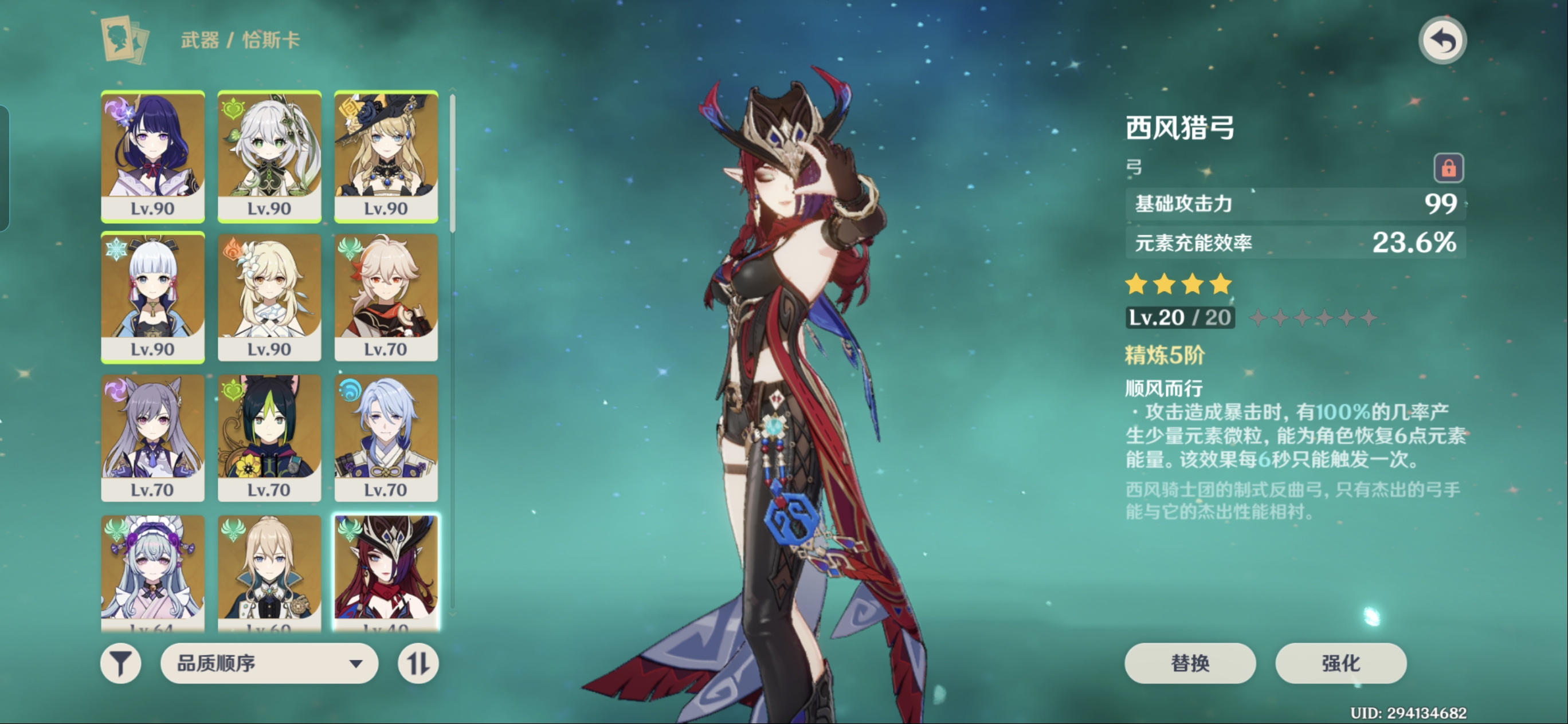Click the character archive icon at top
This screenshot has width=1568, height=724.
coord(125,40)
